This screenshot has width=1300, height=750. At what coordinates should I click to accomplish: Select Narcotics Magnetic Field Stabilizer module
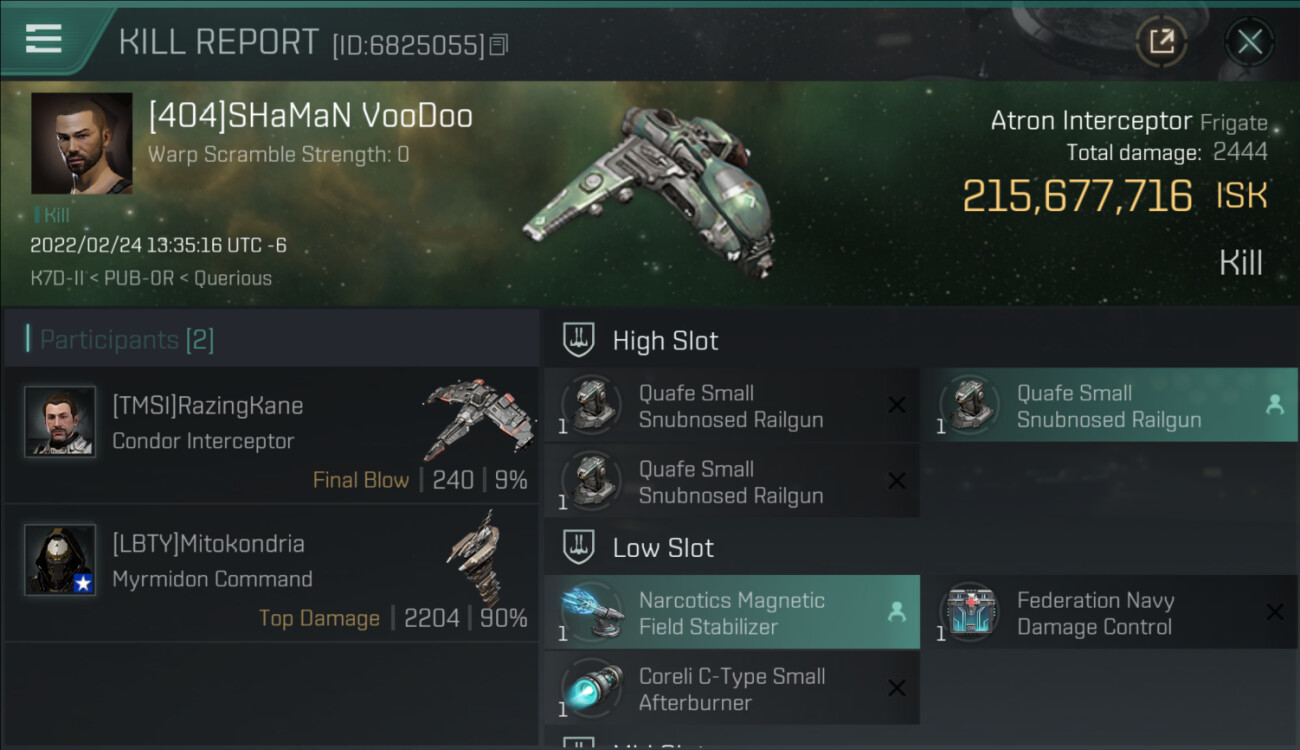pyautogui.click(x=732, y=613)
